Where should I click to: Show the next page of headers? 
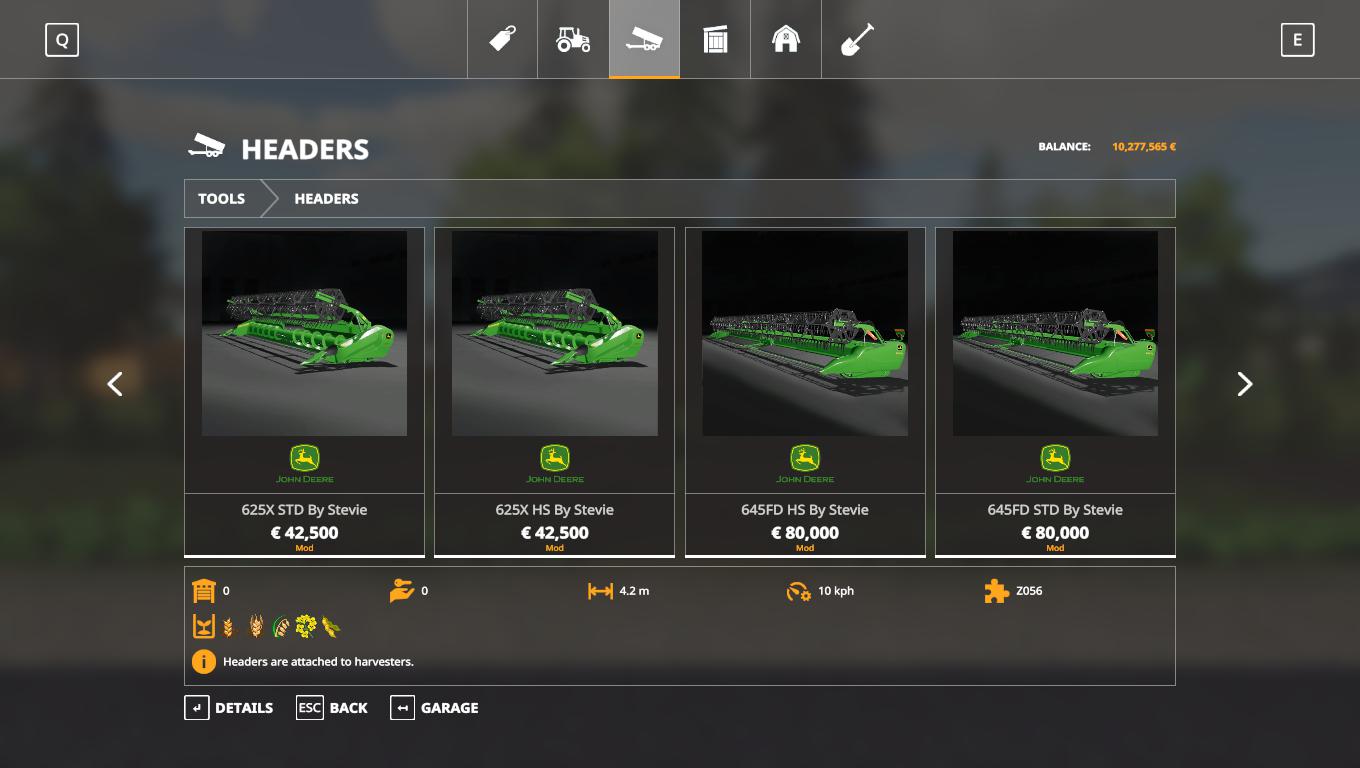[1244, 384]
